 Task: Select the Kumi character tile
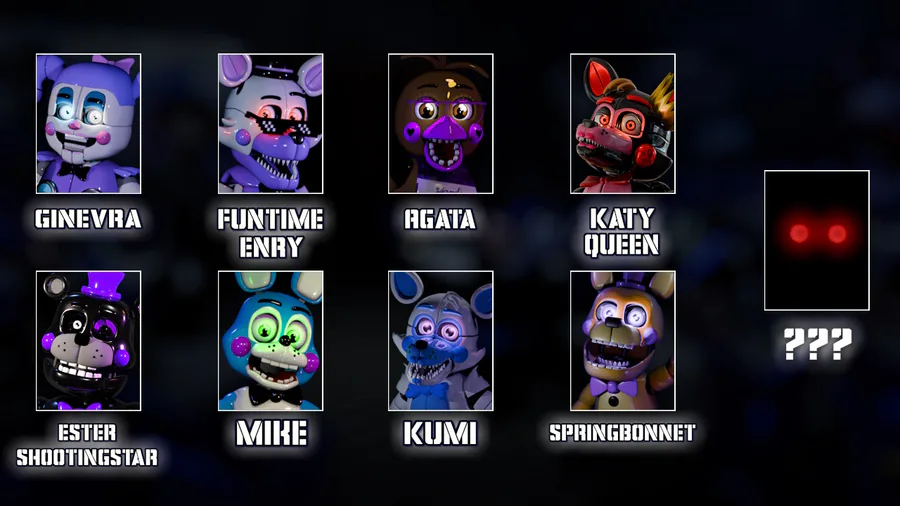pyautogui.click(x=440, y=340)
